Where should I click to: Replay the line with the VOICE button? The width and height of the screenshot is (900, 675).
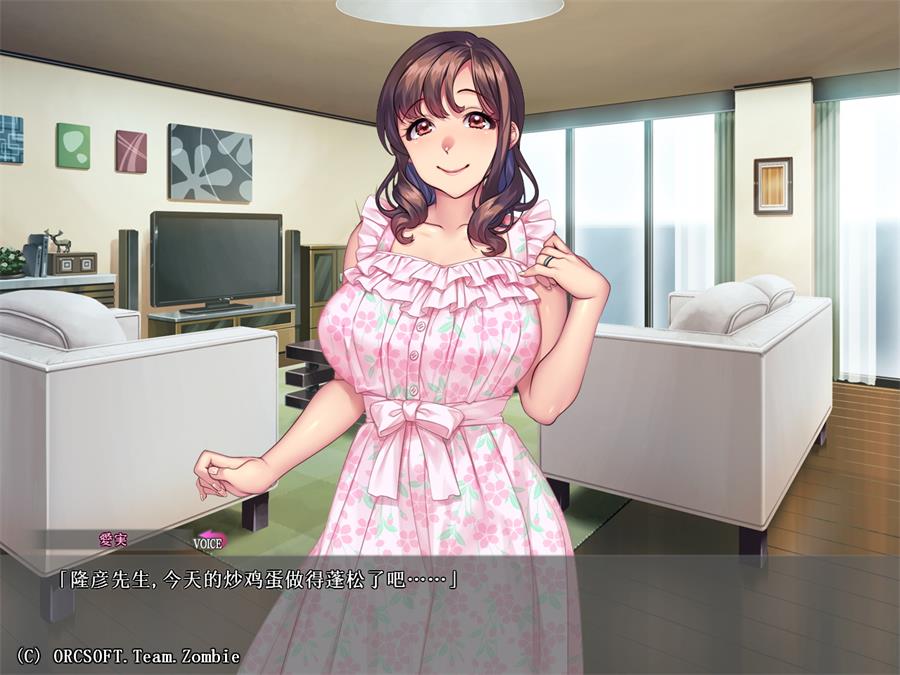tap(208, 543)
